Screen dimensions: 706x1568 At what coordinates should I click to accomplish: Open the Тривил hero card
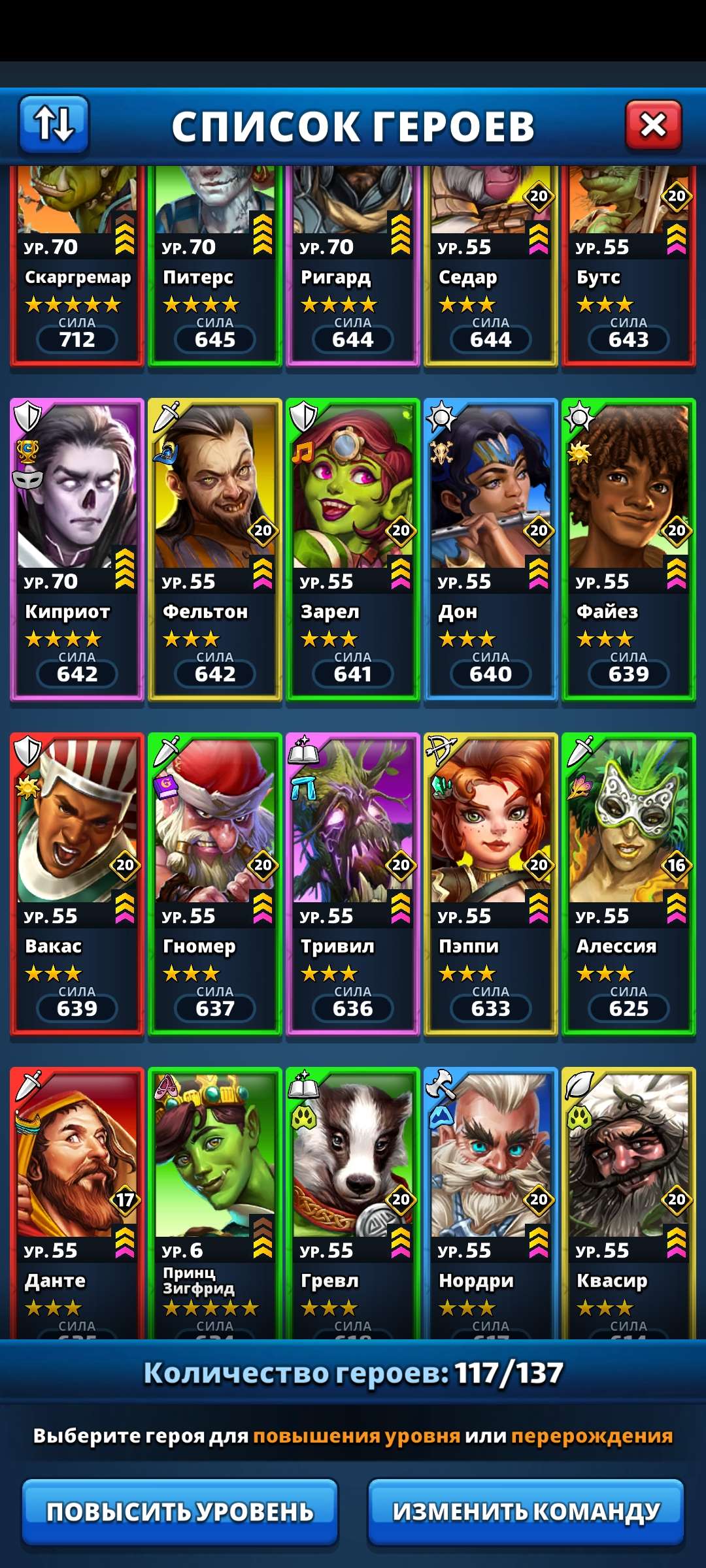click(x=353, y=883)
